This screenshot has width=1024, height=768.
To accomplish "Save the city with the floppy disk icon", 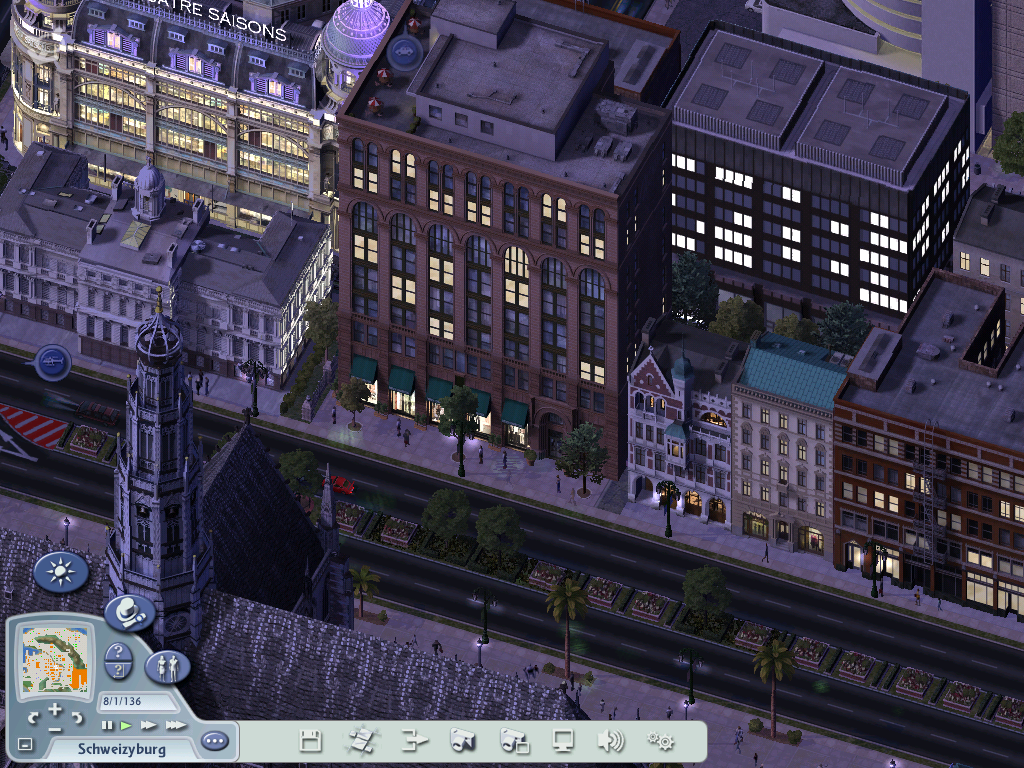I will pos(310,741).
